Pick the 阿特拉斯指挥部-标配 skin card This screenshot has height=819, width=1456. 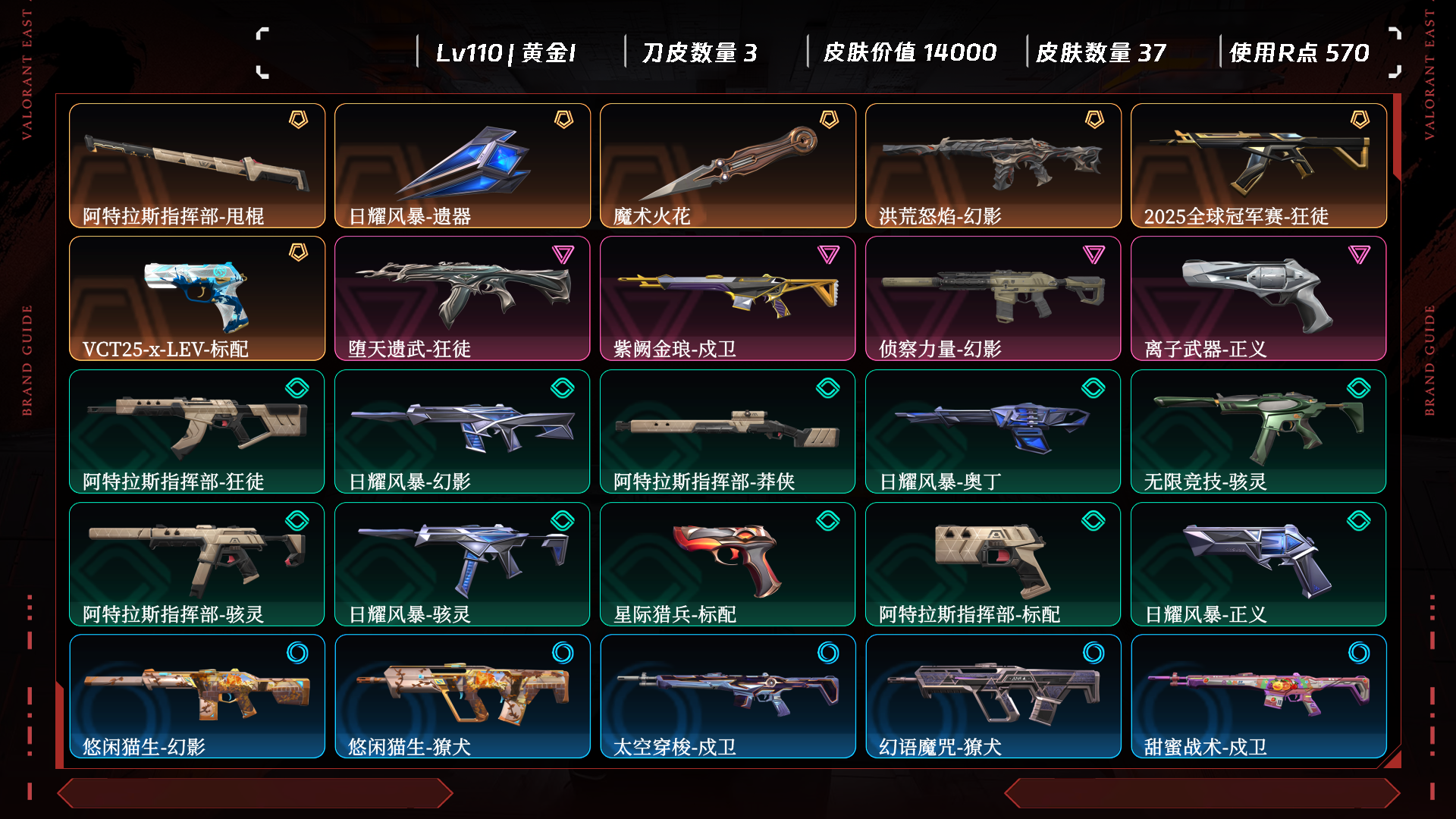[x=993, y=563]
